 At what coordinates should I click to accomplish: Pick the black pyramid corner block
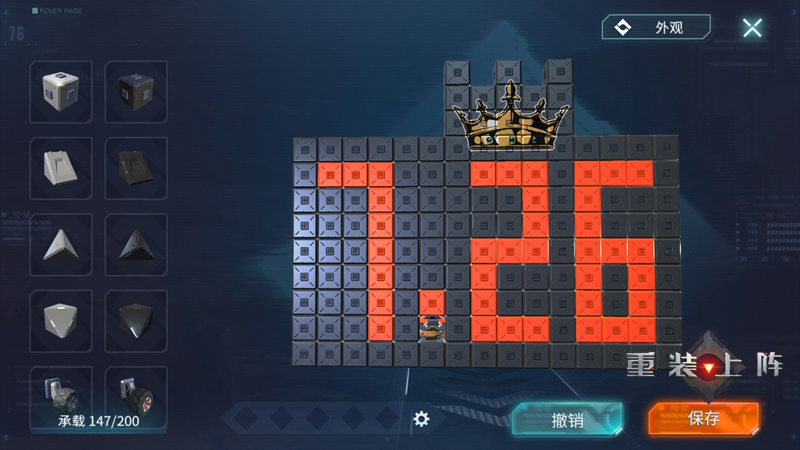pos(136,244)
